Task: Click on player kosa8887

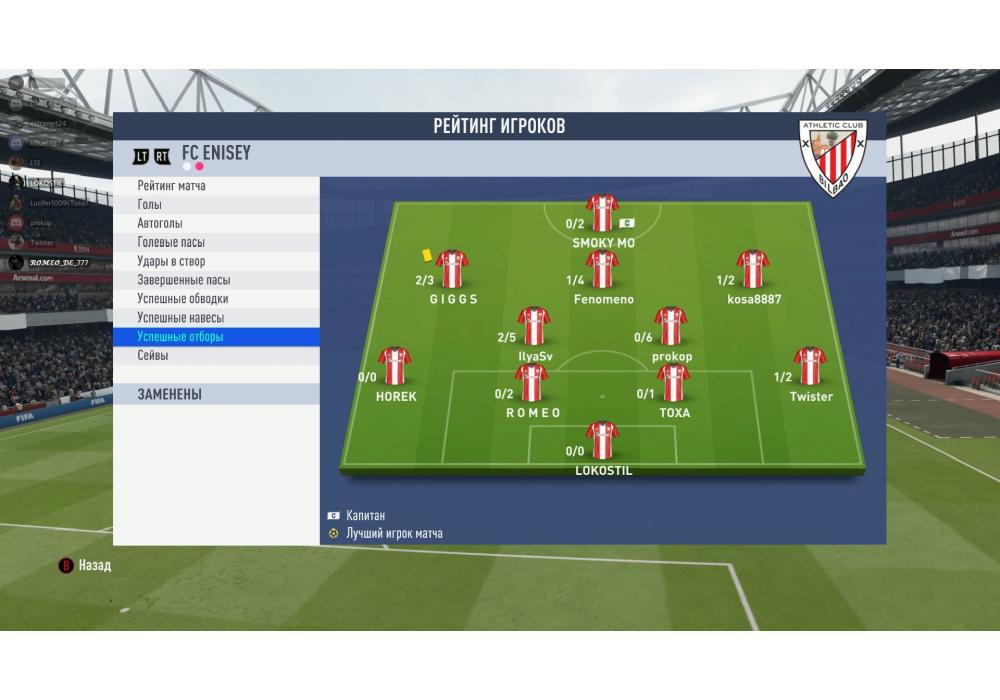Action: coord(753,269)
